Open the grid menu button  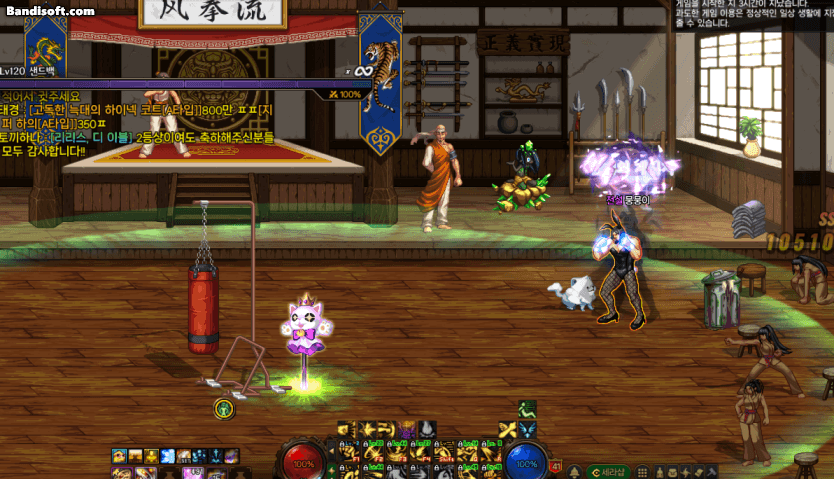[x=642, y=471]
